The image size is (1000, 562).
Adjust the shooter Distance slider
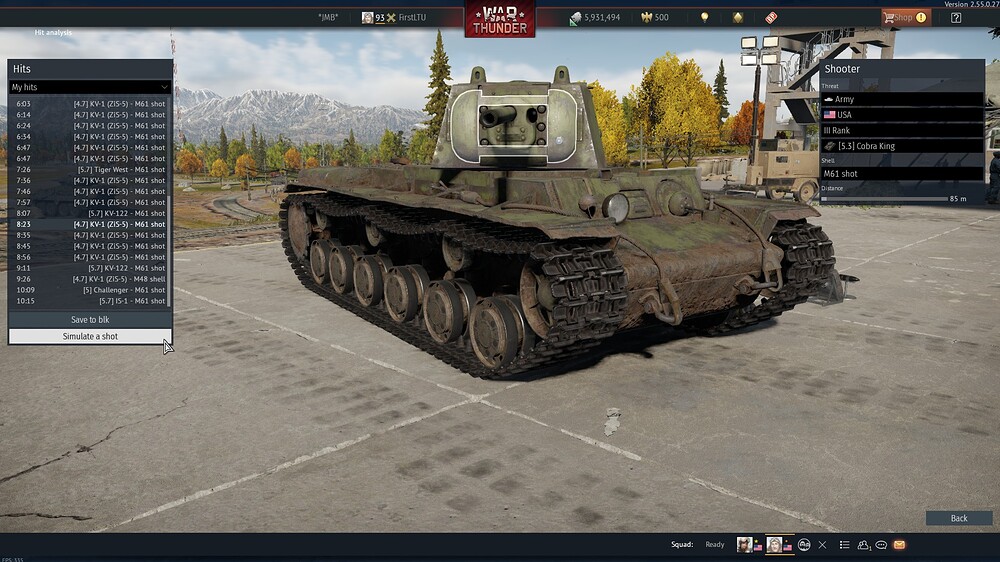(x=884, y=199)
